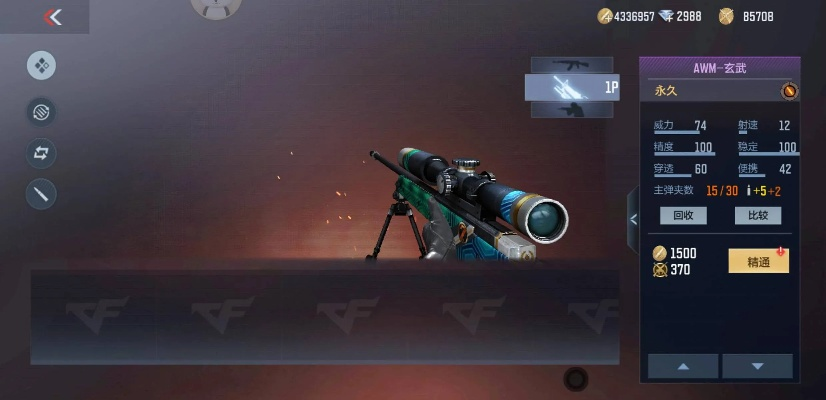Show the previous weapon with the up arrow
This screenshot has height=400, width=826.
[x=683, y=366]
